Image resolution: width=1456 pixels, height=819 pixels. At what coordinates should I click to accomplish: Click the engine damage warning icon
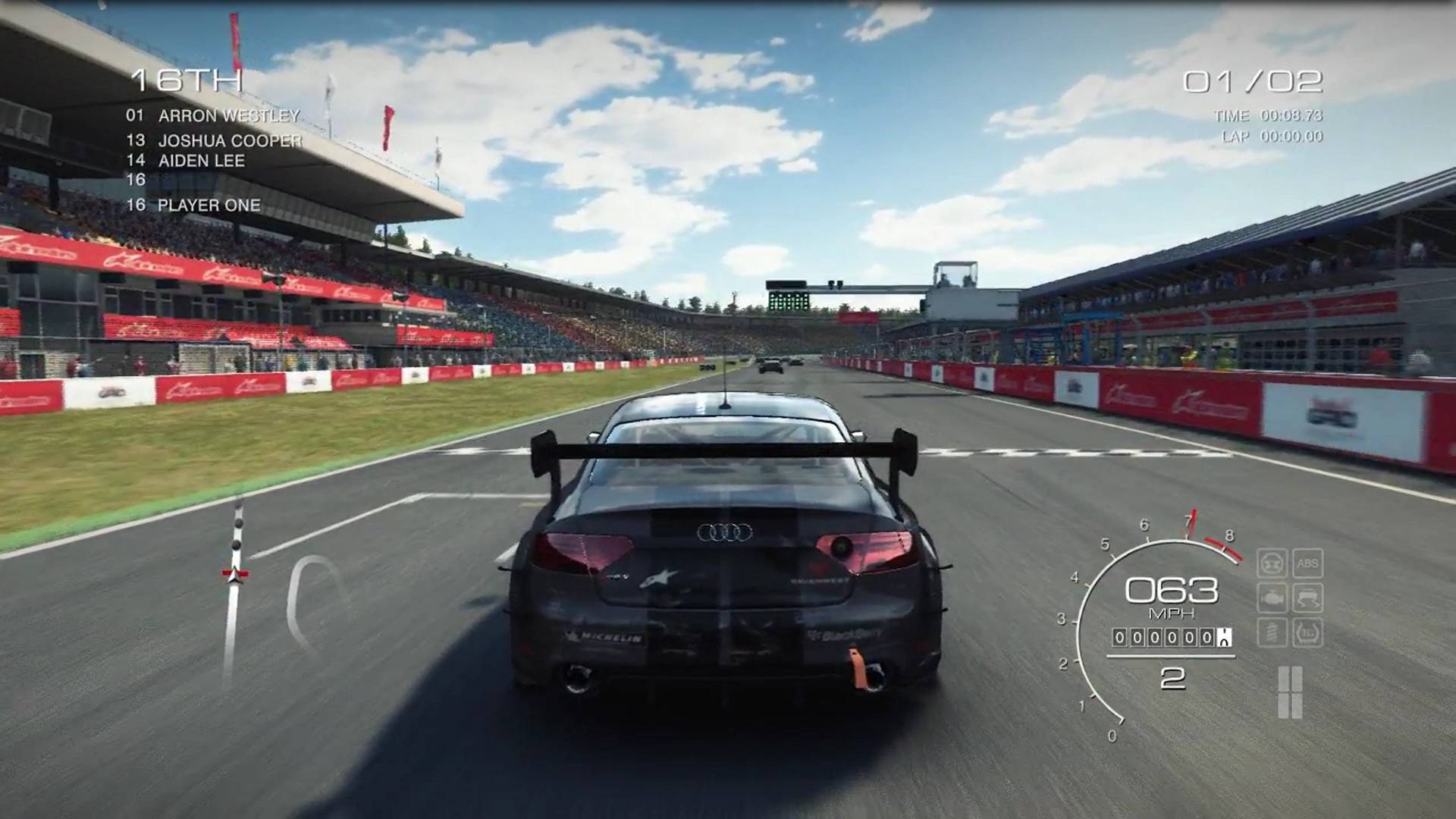click(1272, 598)
